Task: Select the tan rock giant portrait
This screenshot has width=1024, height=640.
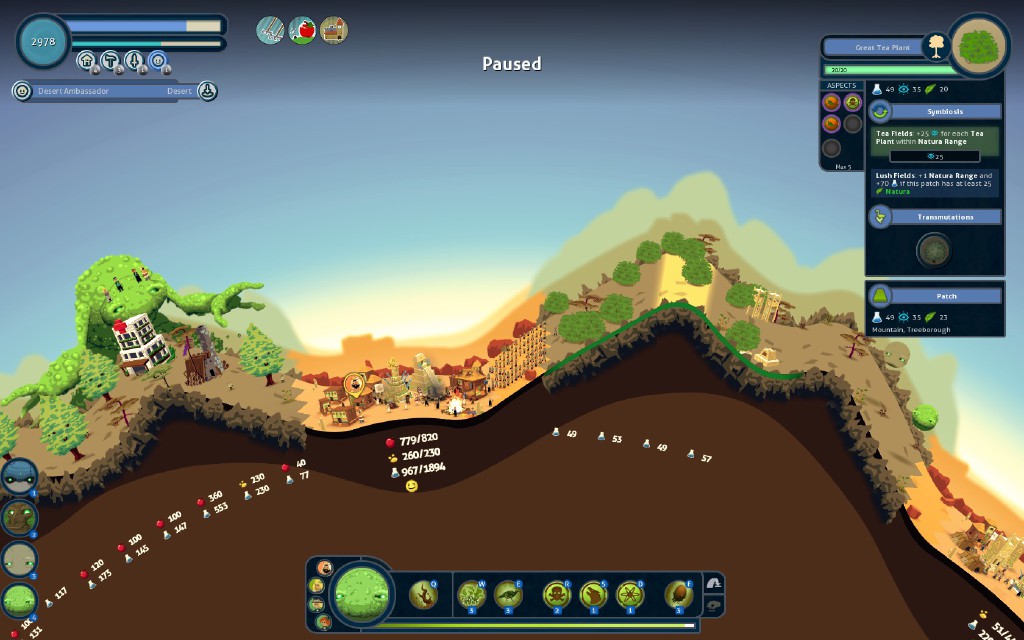Action: point(19,559)
